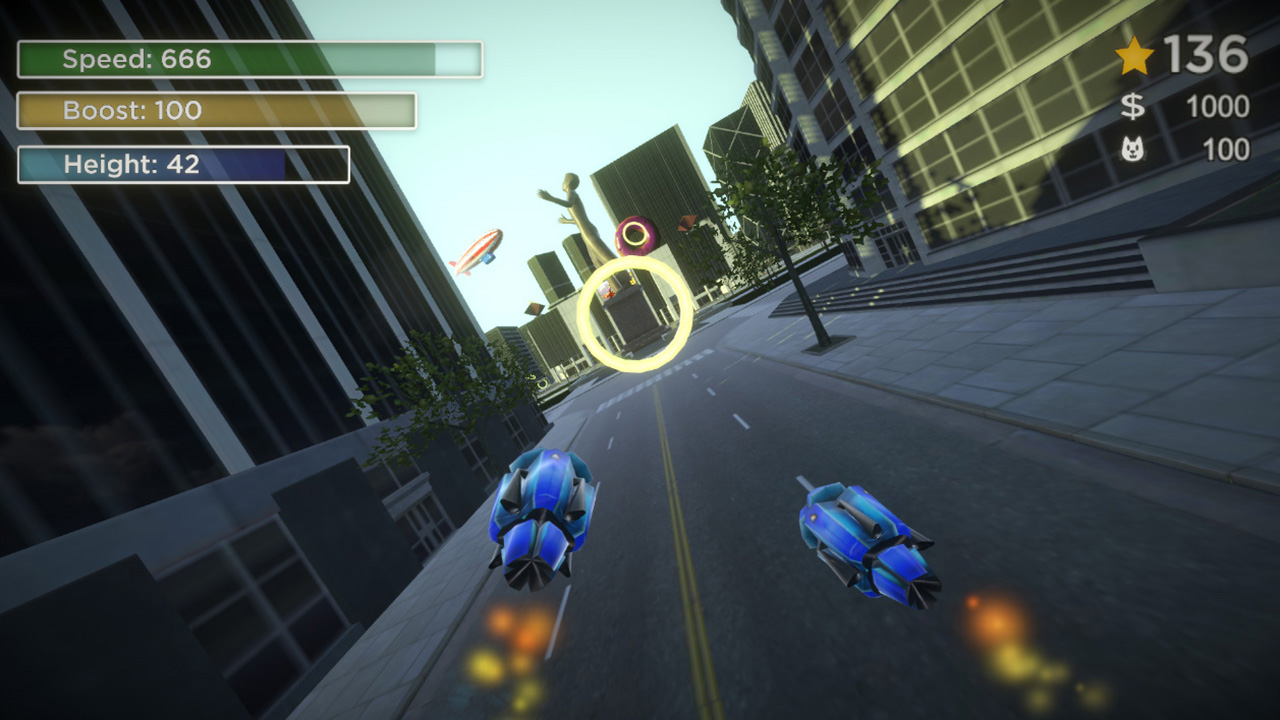The width and height of the screenshot is (1280, 720).
Task: Select the star count reading 136
Action: tap(1204, 56)
